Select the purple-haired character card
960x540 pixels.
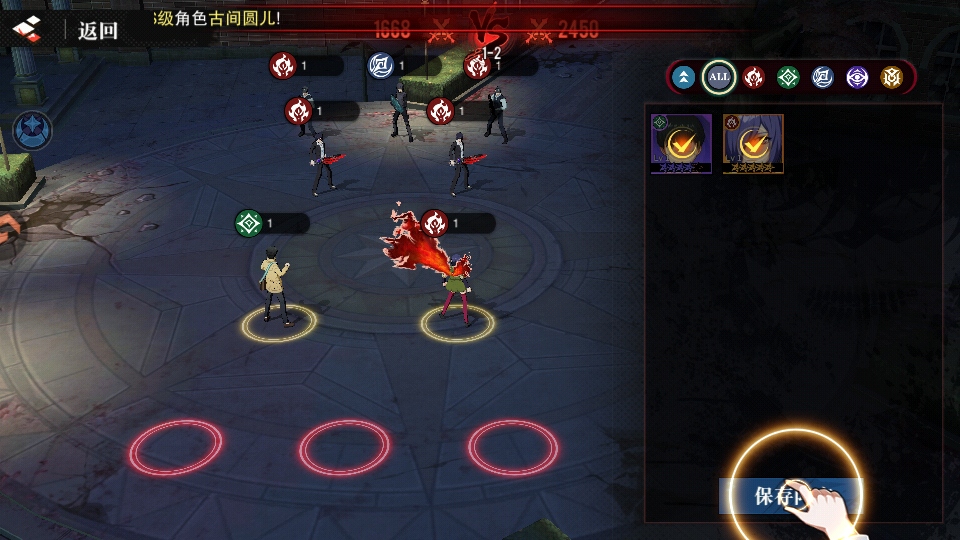click(x=753, y=143)
